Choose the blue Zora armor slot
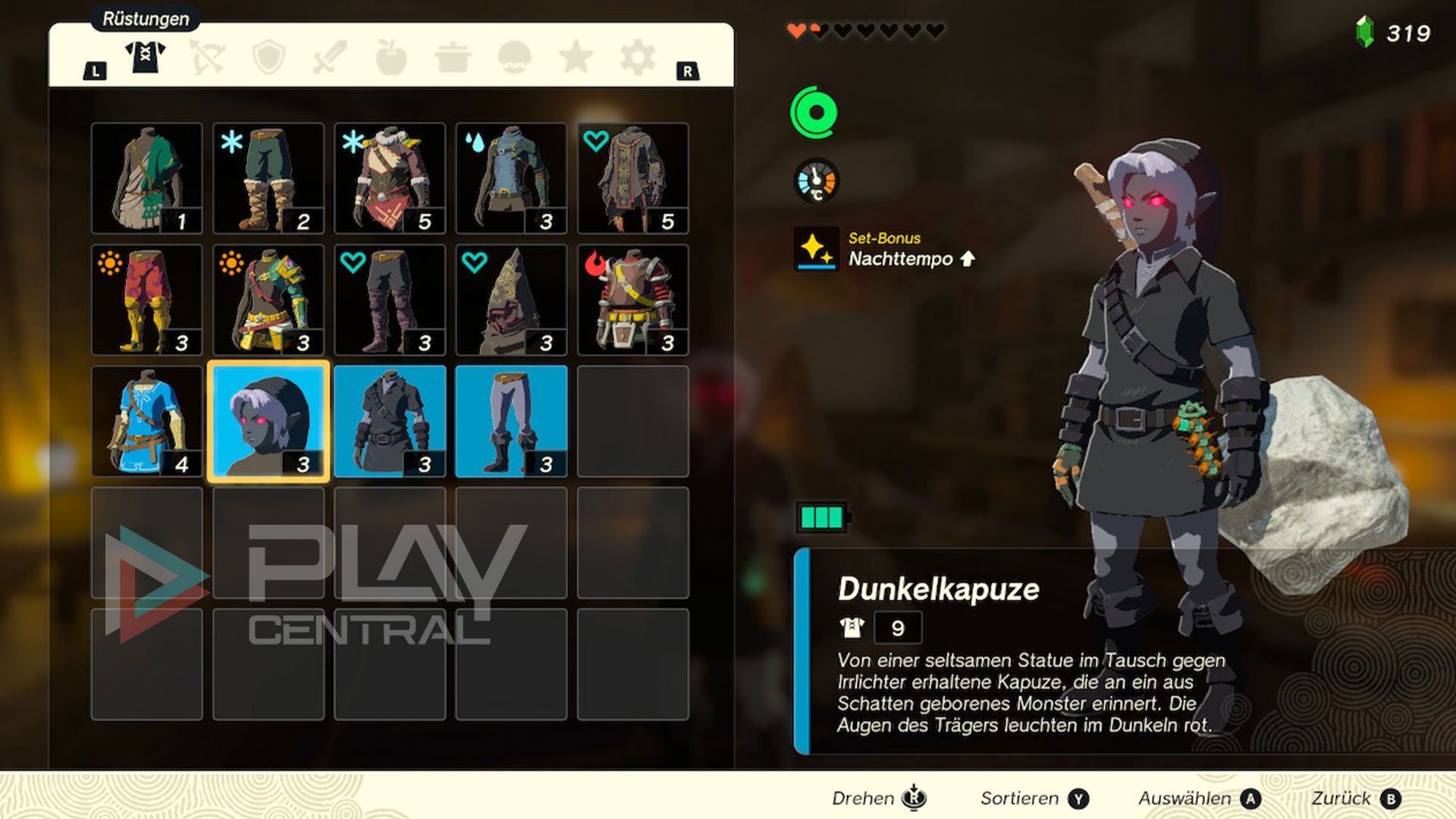The image size is (1456, 819). (511, 179)
